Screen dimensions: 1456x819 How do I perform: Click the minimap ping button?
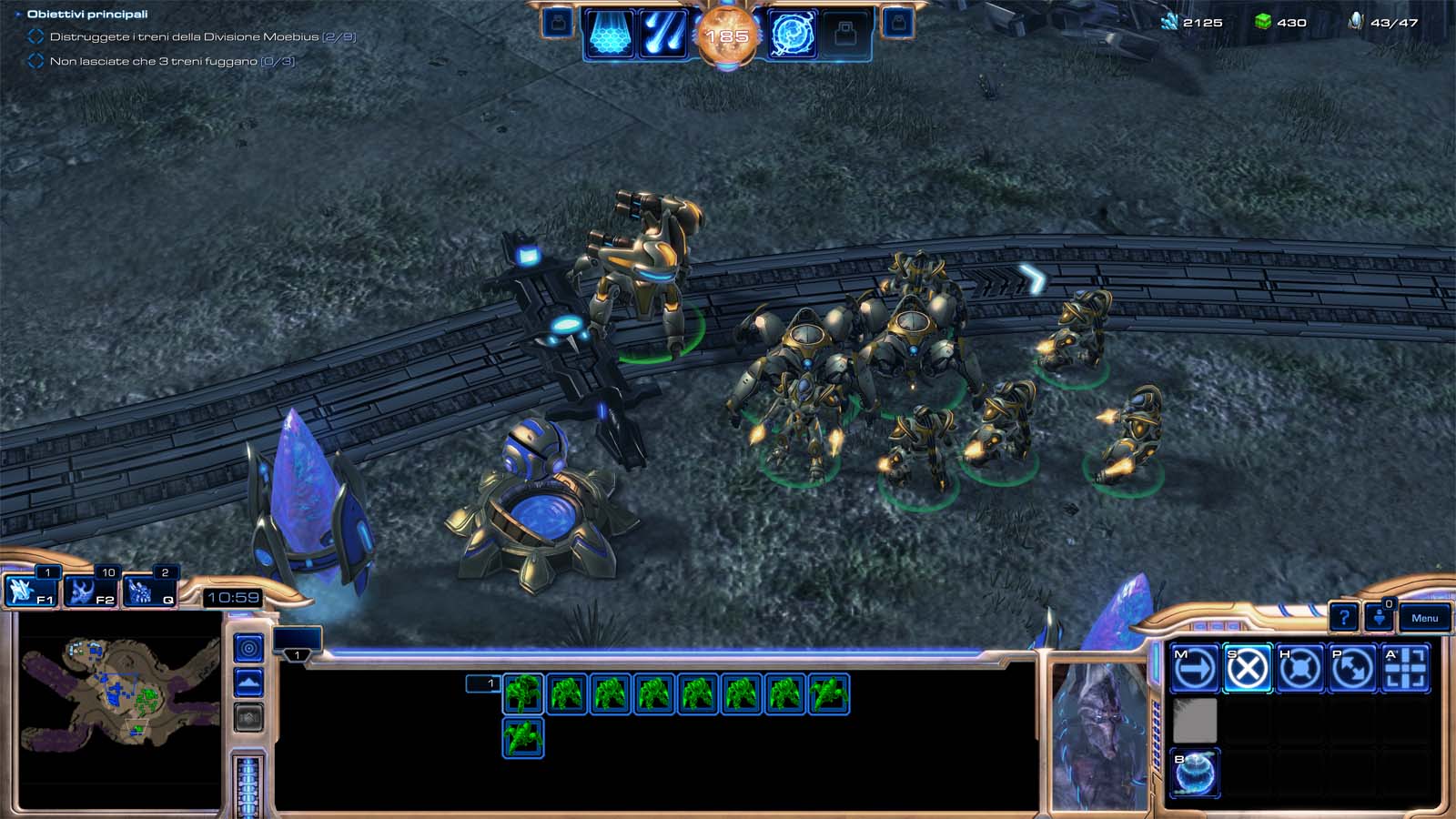(x=248, y=648)
